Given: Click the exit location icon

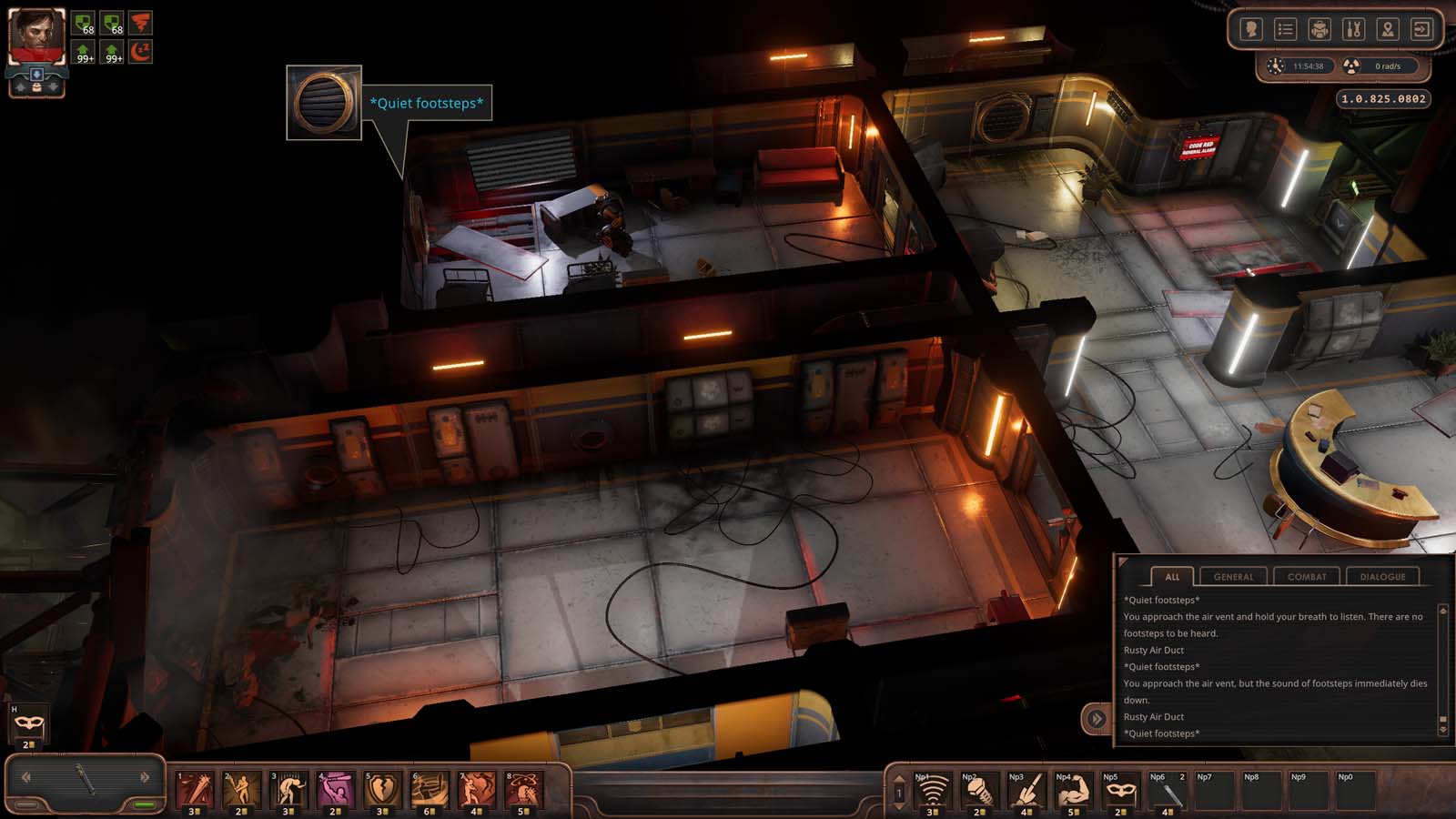Looking at the screenshot, I should click(1420, 28).
